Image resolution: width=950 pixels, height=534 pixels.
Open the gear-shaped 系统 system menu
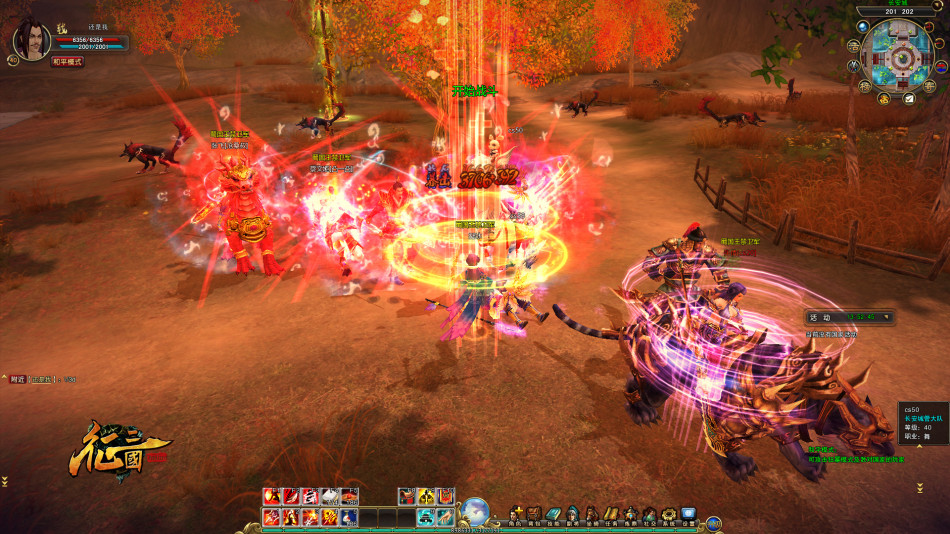pos(669,515)
